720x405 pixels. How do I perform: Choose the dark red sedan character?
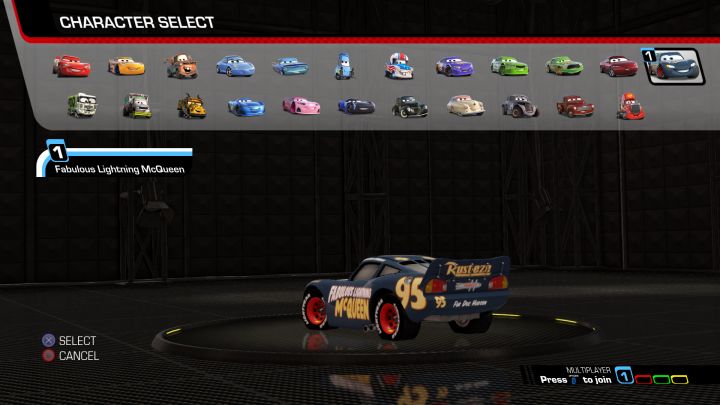click(x=618, y=66)
